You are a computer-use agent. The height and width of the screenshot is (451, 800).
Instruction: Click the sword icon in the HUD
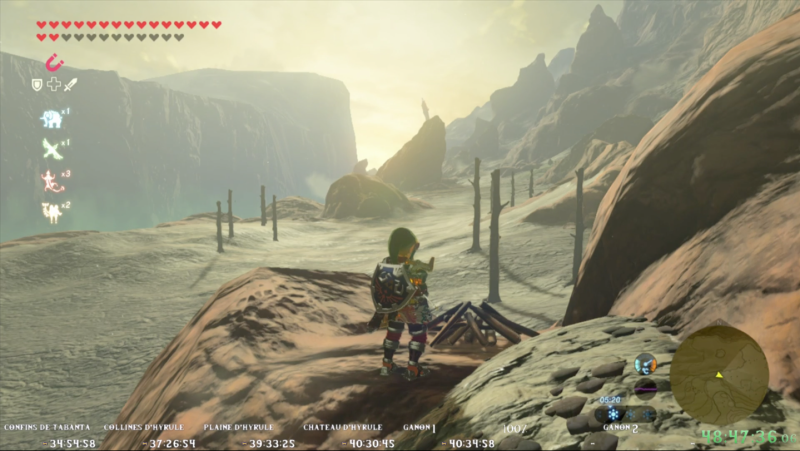tap(70, 85)
